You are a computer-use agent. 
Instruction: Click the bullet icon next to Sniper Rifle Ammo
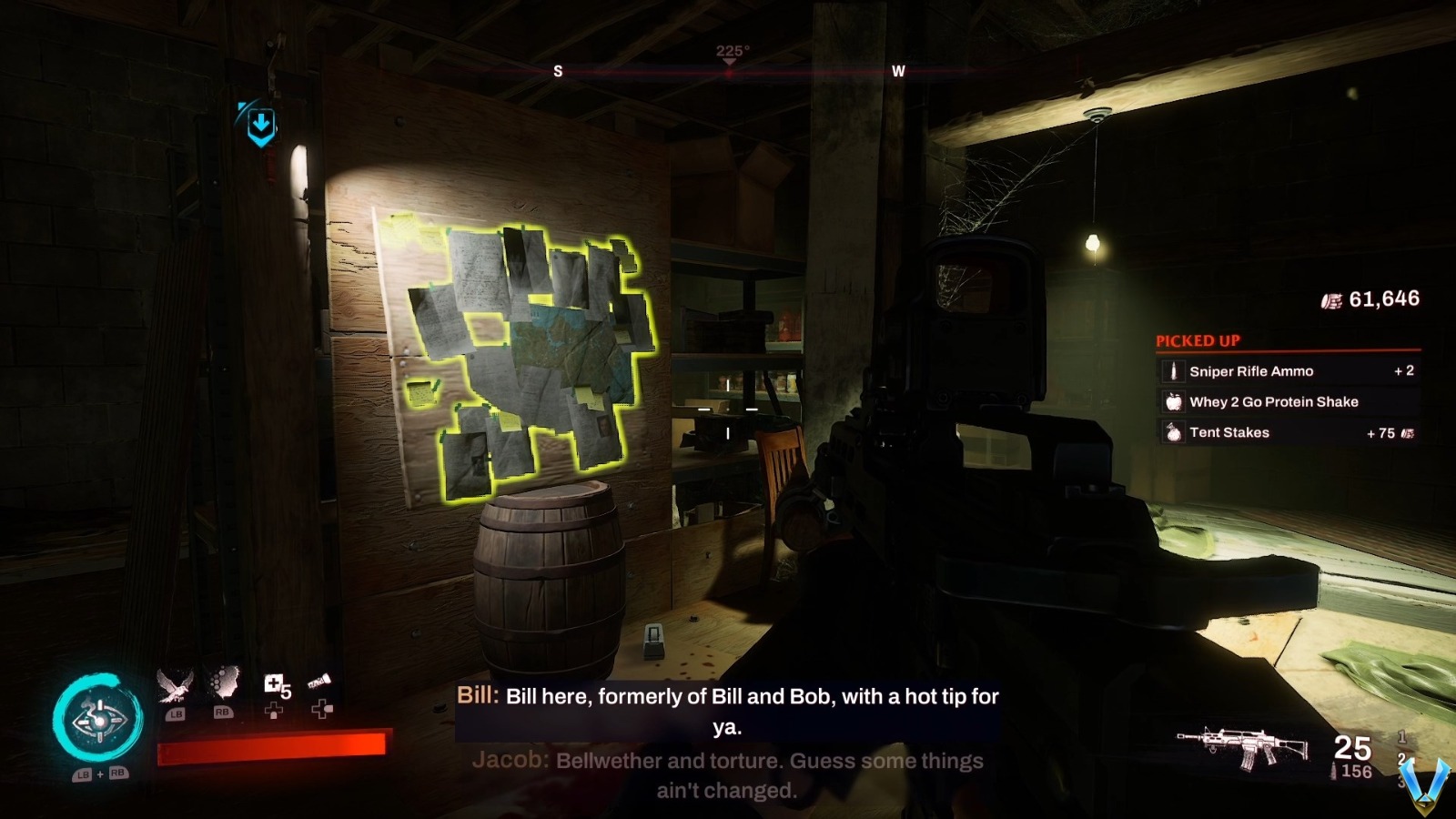pos(1174,371)
